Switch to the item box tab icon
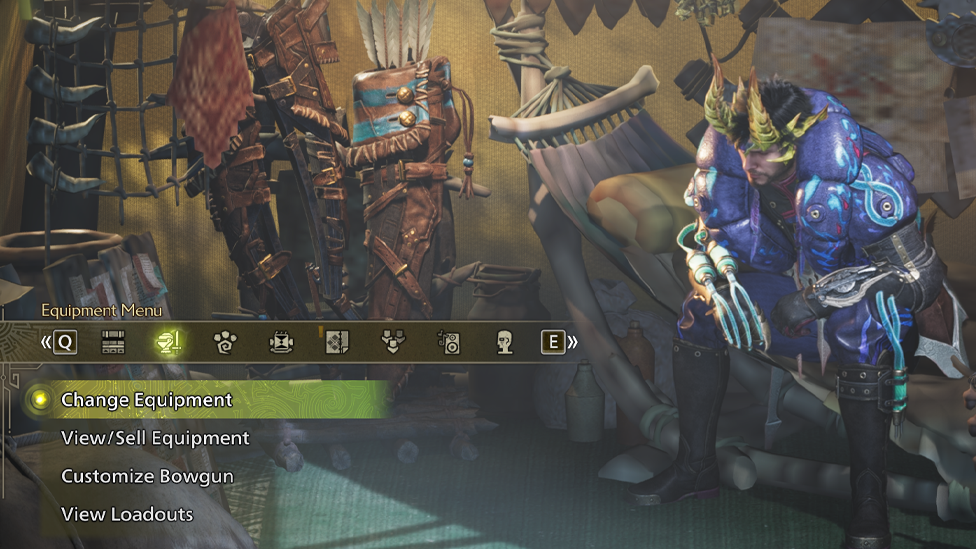The width and height of the screenshot is (976, 549). [x=113, y=343]
